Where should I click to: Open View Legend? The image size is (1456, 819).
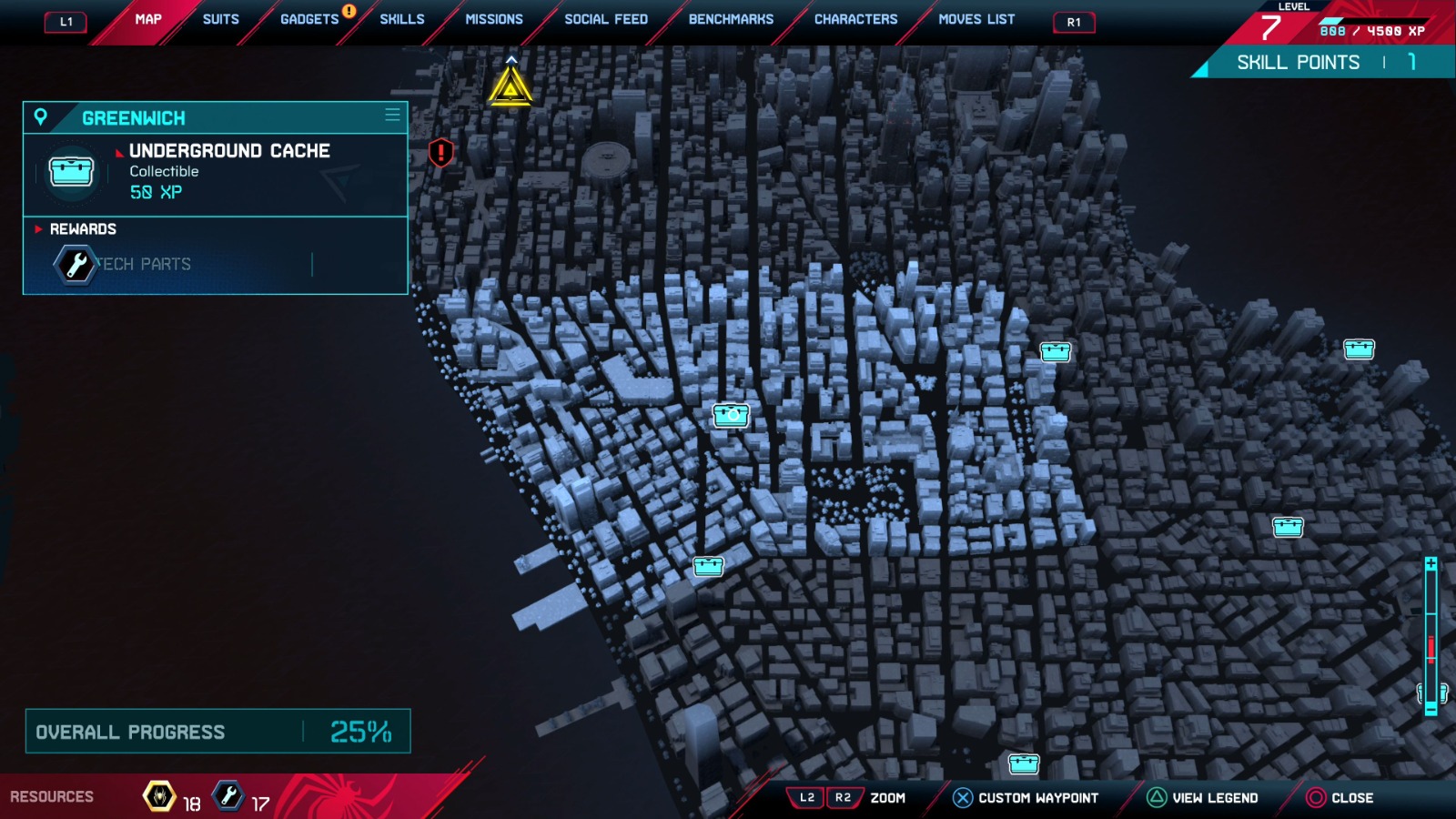coord(1203,798)
